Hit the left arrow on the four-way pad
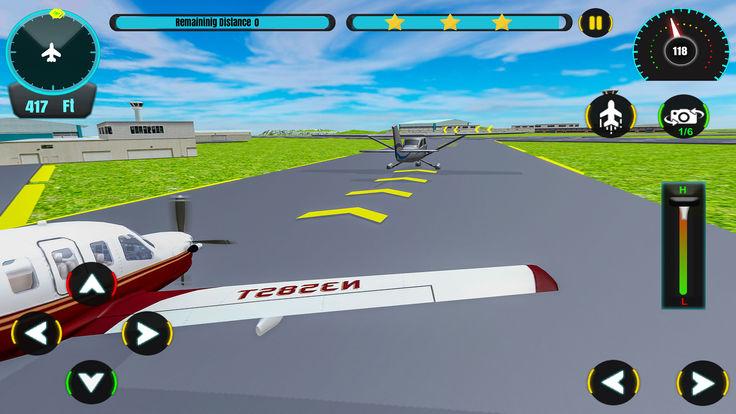Image resolution: width=736 pixels, height=414 pixels. click(38, 333)
